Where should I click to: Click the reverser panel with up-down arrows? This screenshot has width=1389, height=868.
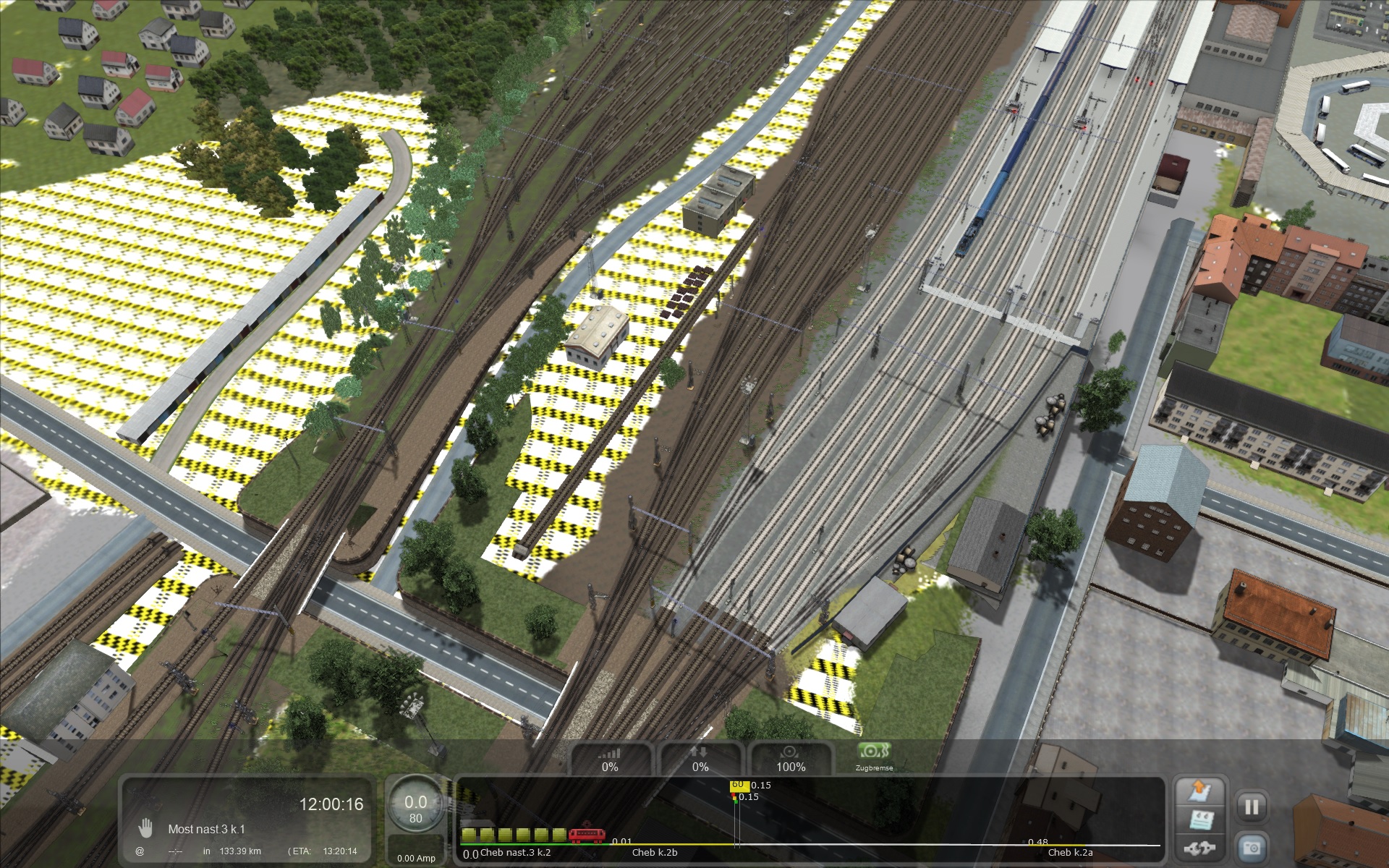(700, 759)
